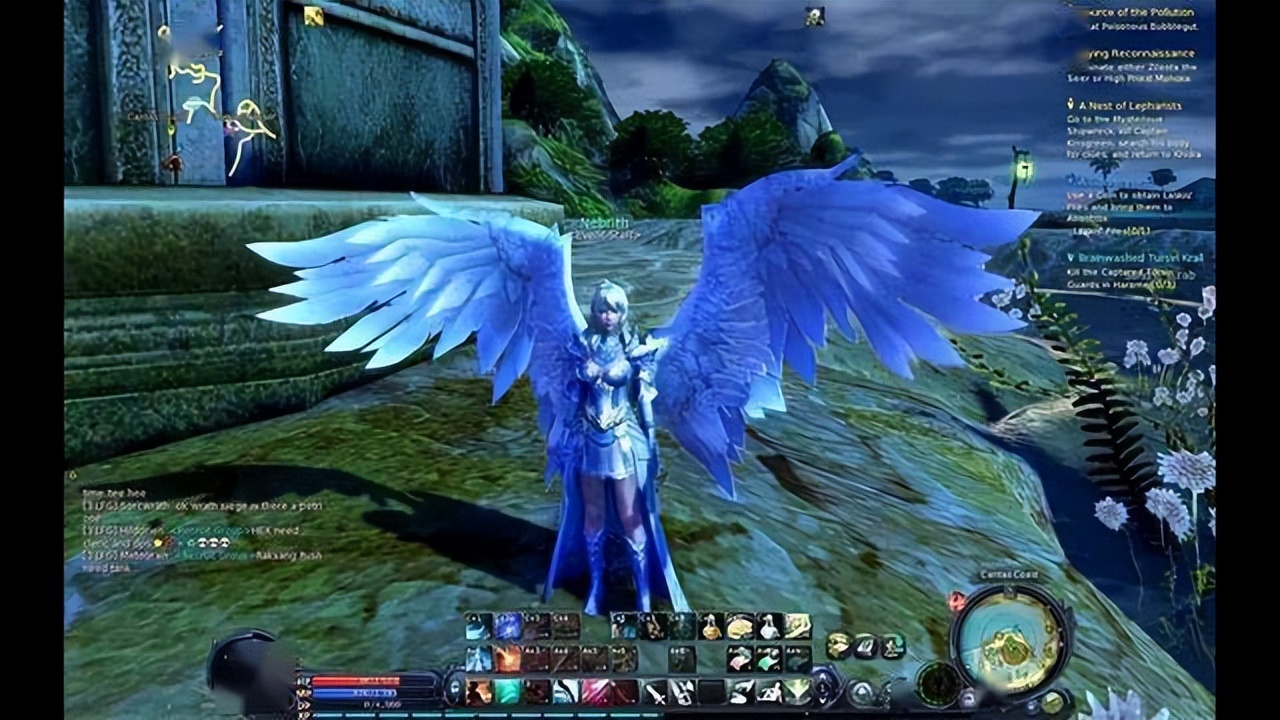Use the pink scroll item slot

[x=739, y=659]
